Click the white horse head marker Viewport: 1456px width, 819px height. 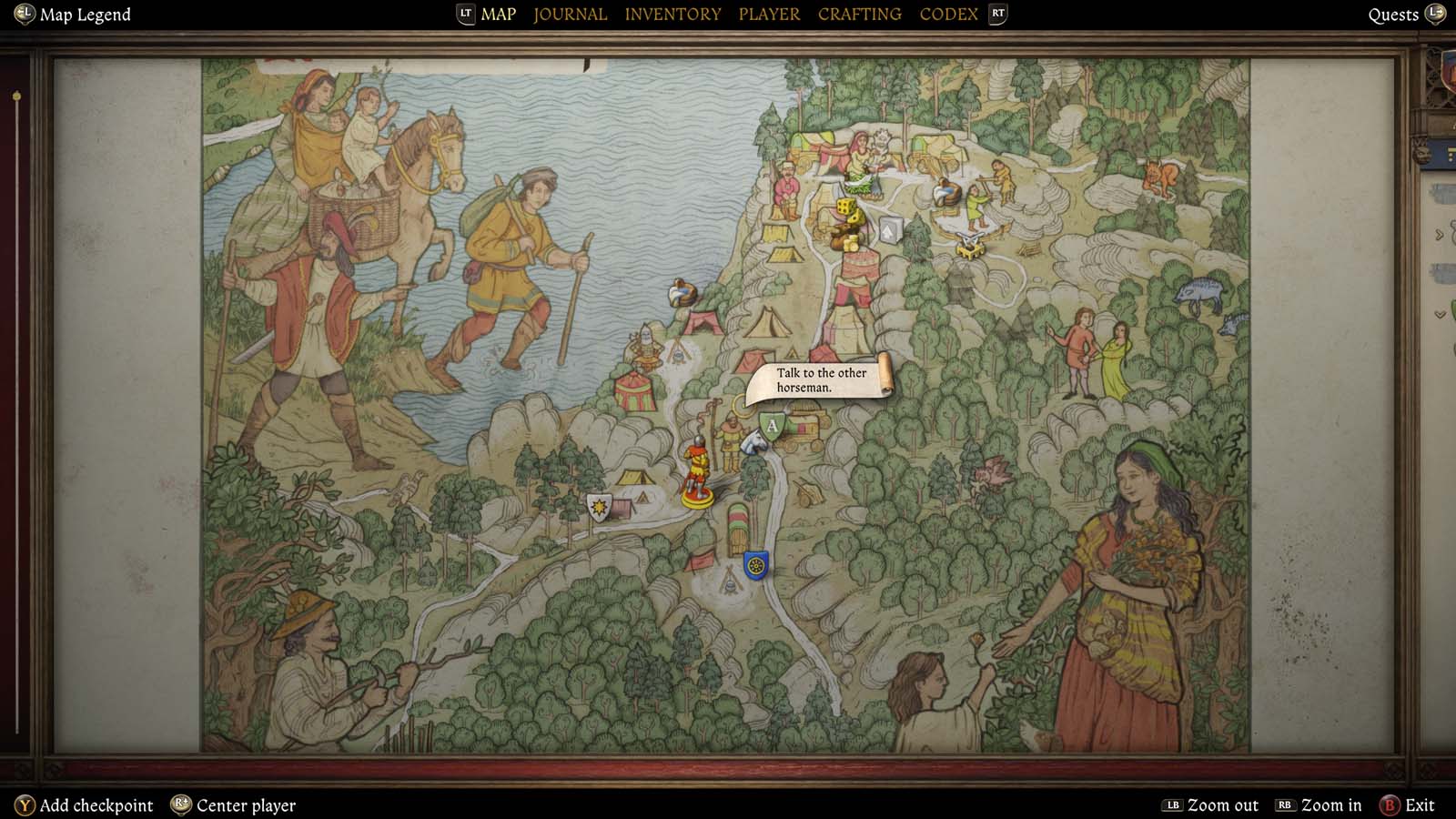click(x=752, y=444)
